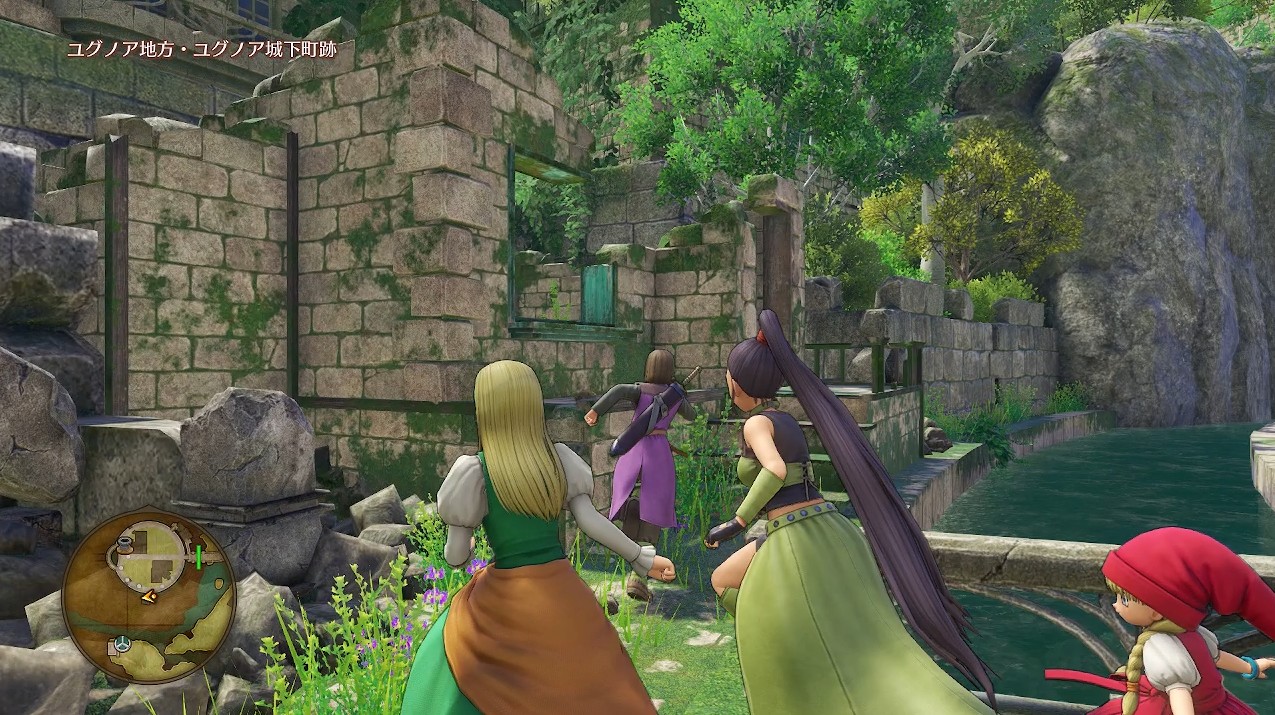Open the circular minimap
This screenshot has width=1275, height=715.
[148, 595]
